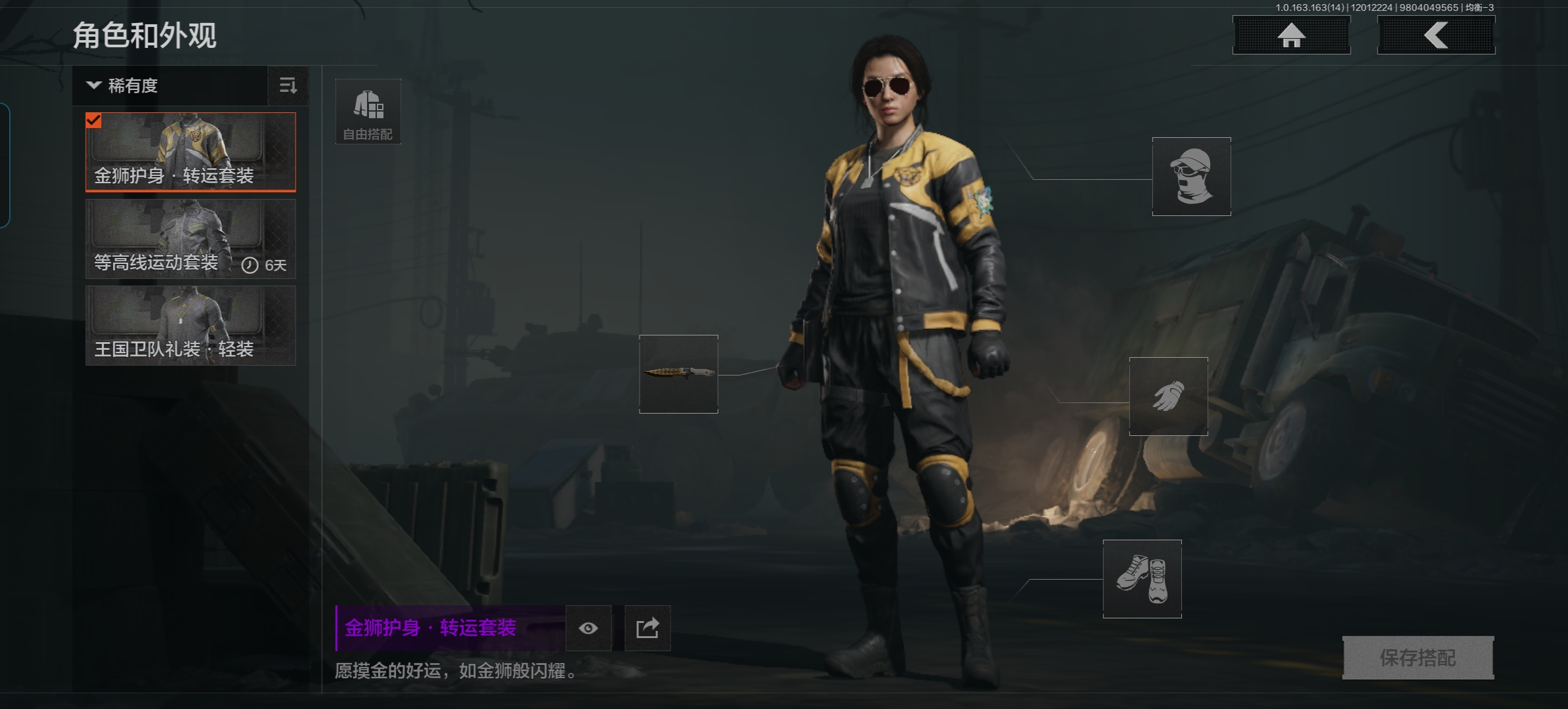1568x709 pixels.
Task: Toggle the sort order icon
Action: pos(288,85)
